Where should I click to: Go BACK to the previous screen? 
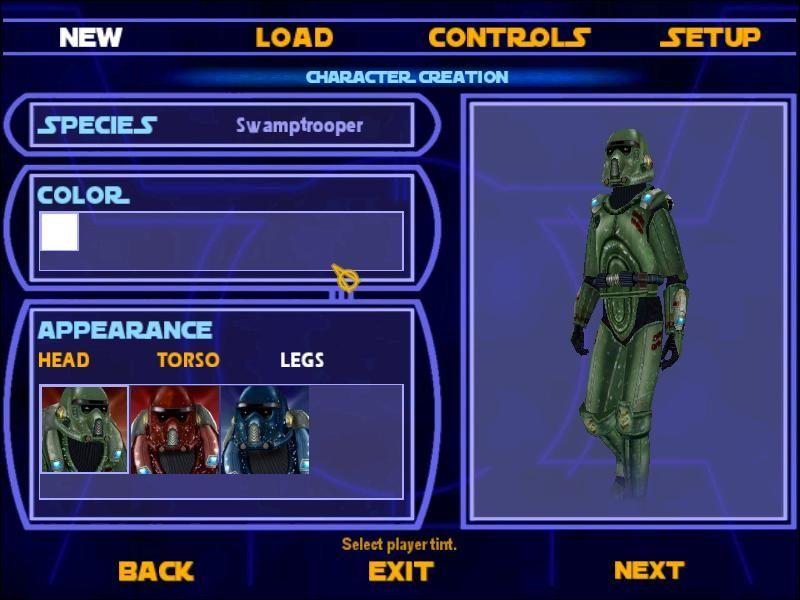point(156,571)
